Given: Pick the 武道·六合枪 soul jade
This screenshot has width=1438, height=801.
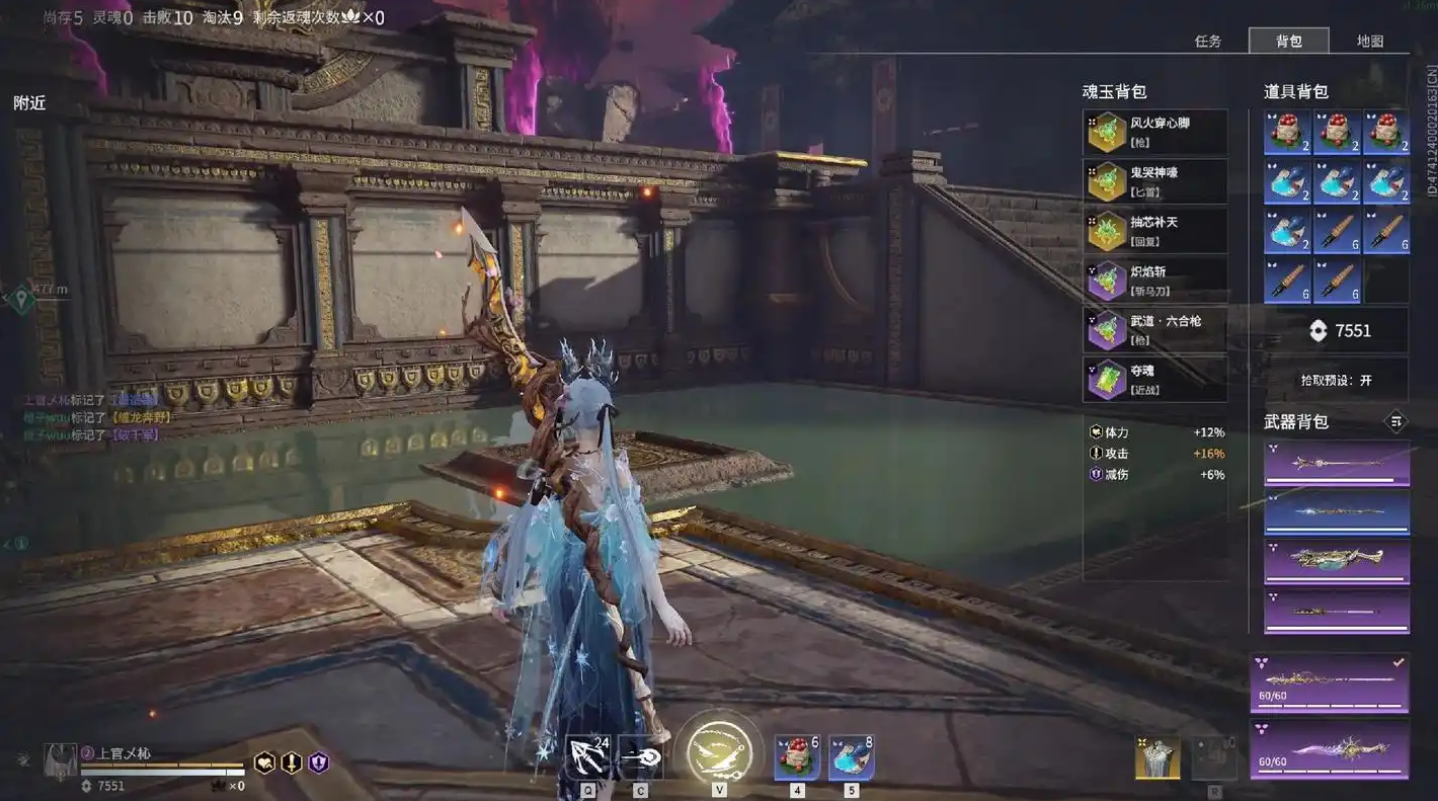Looking at the screenshot, I should click(x=1155, y=329).
